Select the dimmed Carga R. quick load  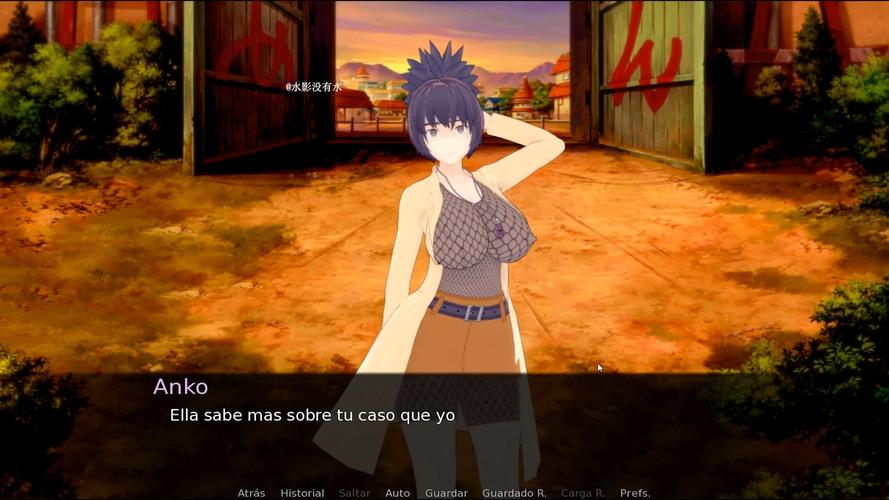(583, 493)
